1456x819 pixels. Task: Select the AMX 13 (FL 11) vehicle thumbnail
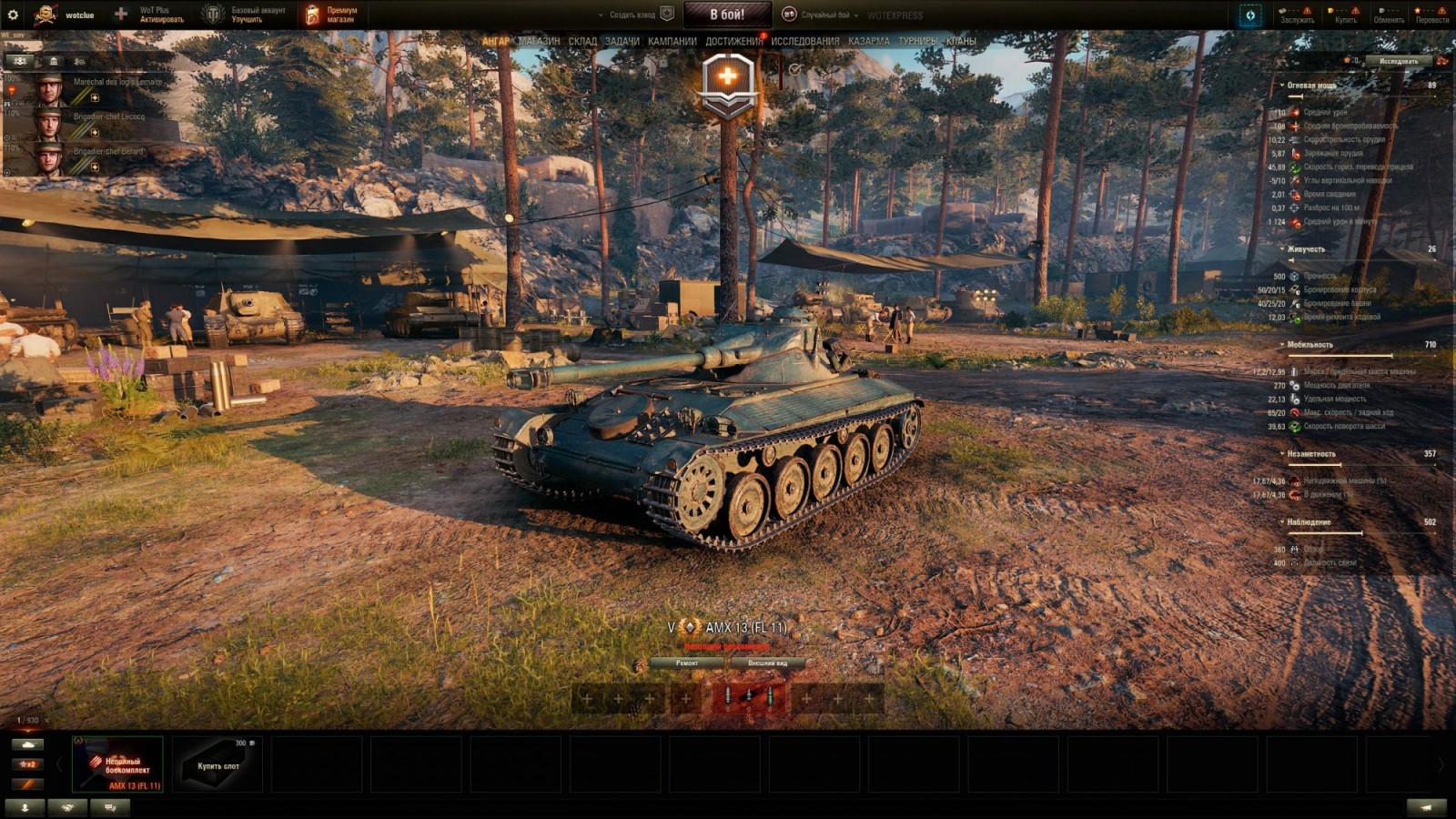[x=117, y=763]
